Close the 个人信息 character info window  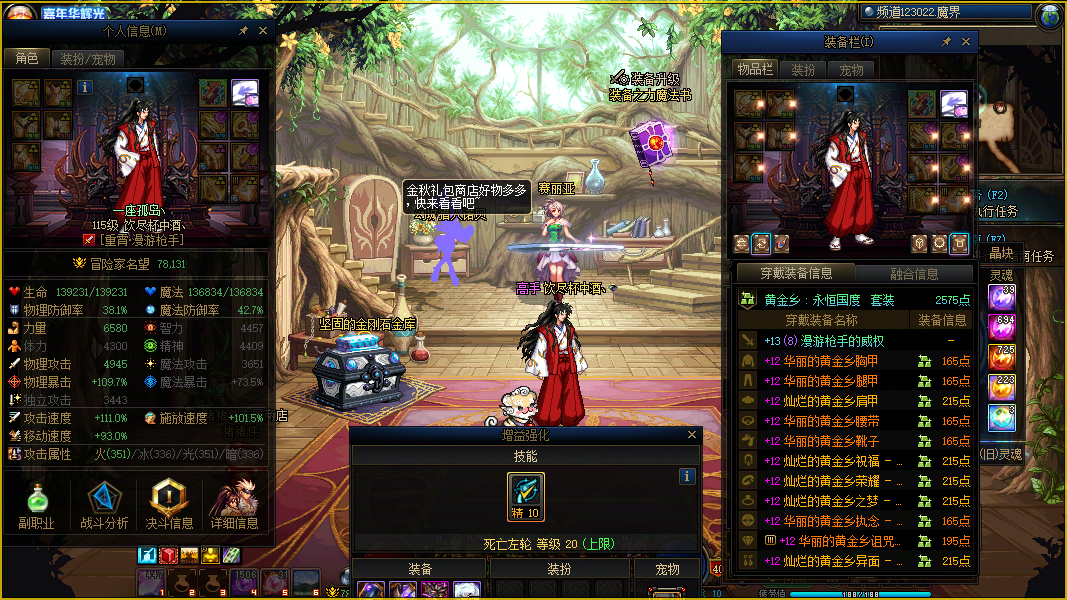263,31
